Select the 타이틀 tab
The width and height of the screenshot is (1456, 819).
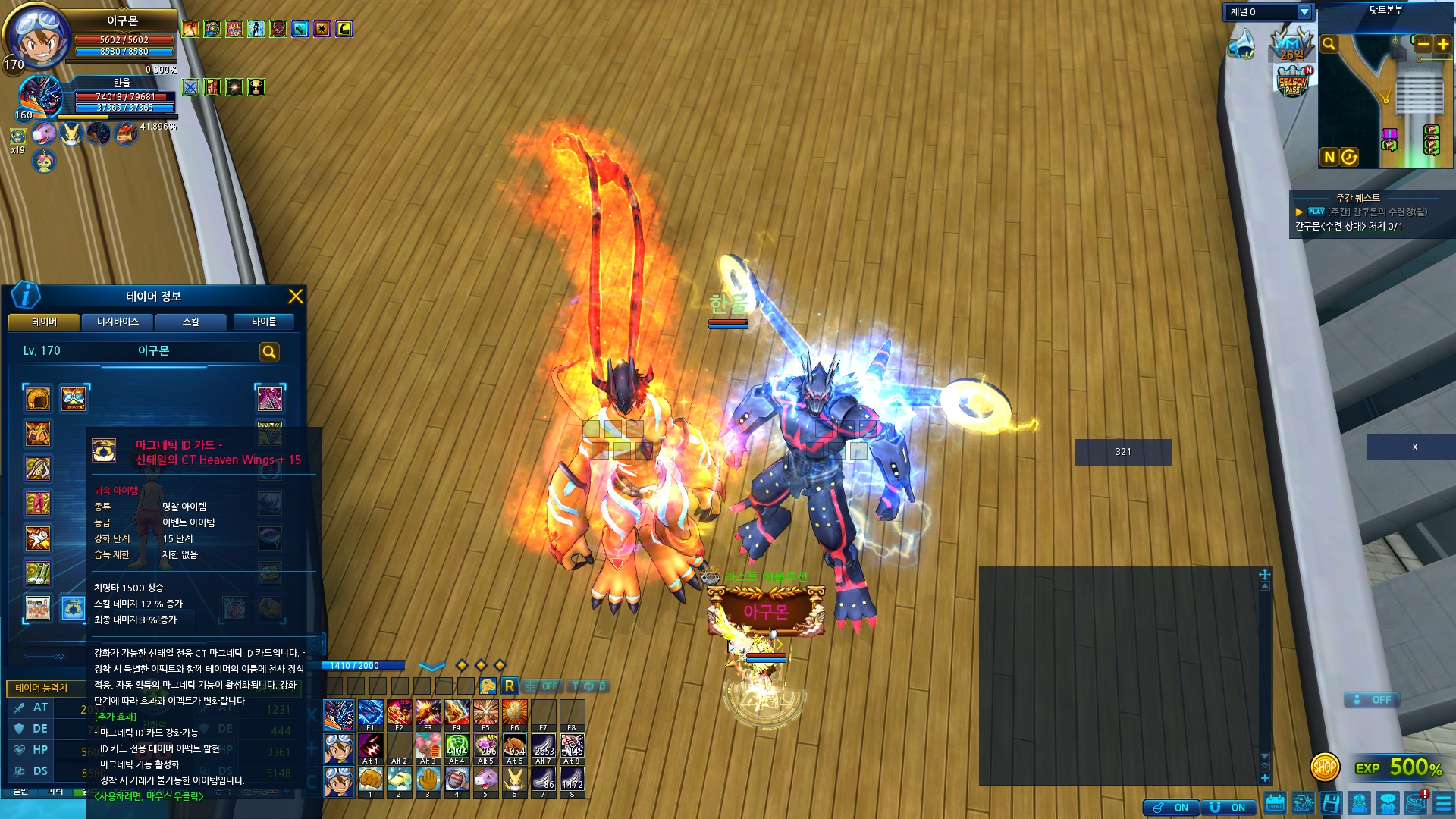[264, 322]
